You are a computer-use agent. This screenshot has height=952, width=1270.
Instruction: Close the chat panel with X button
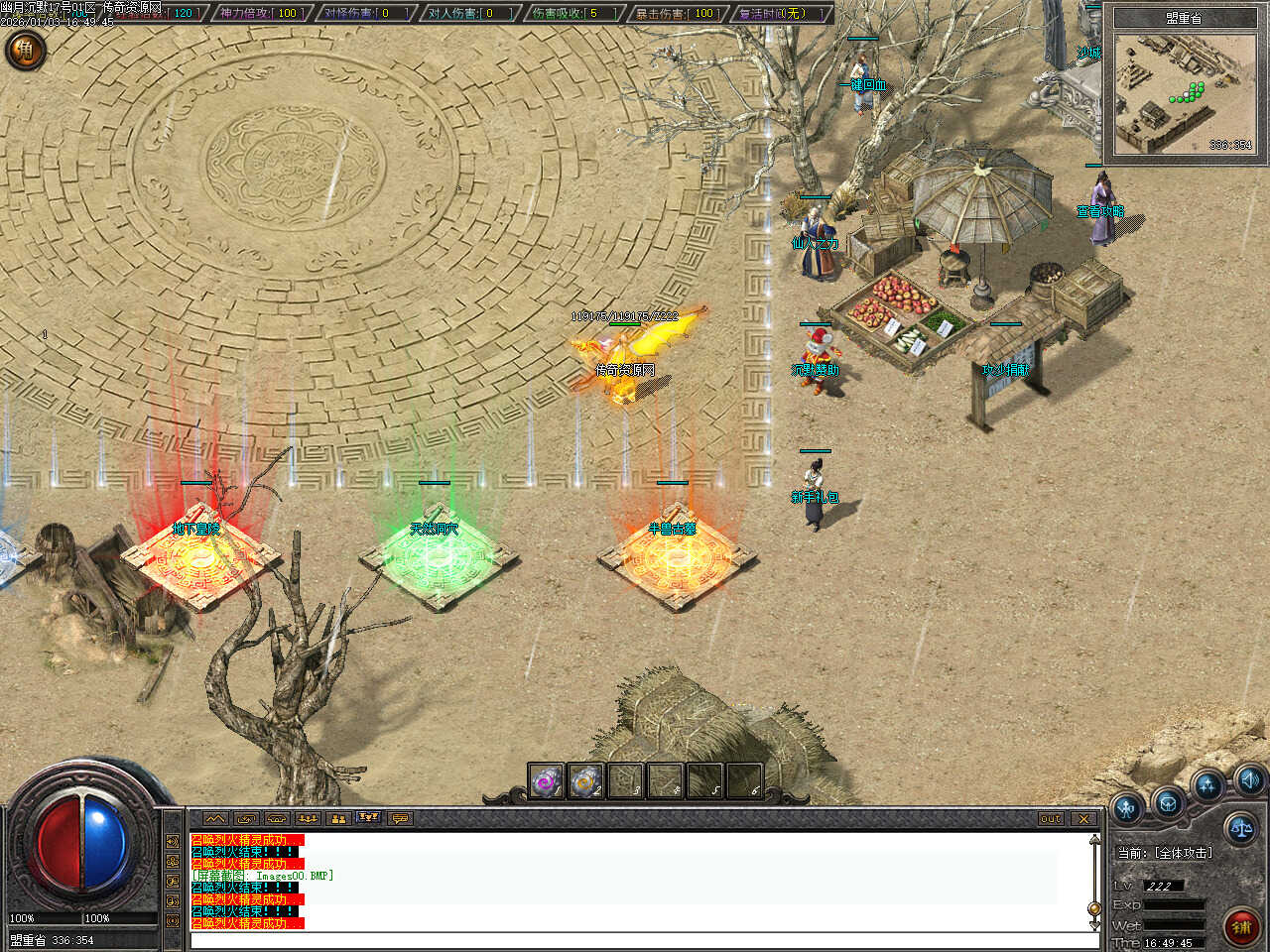(x=1083, y=819)
